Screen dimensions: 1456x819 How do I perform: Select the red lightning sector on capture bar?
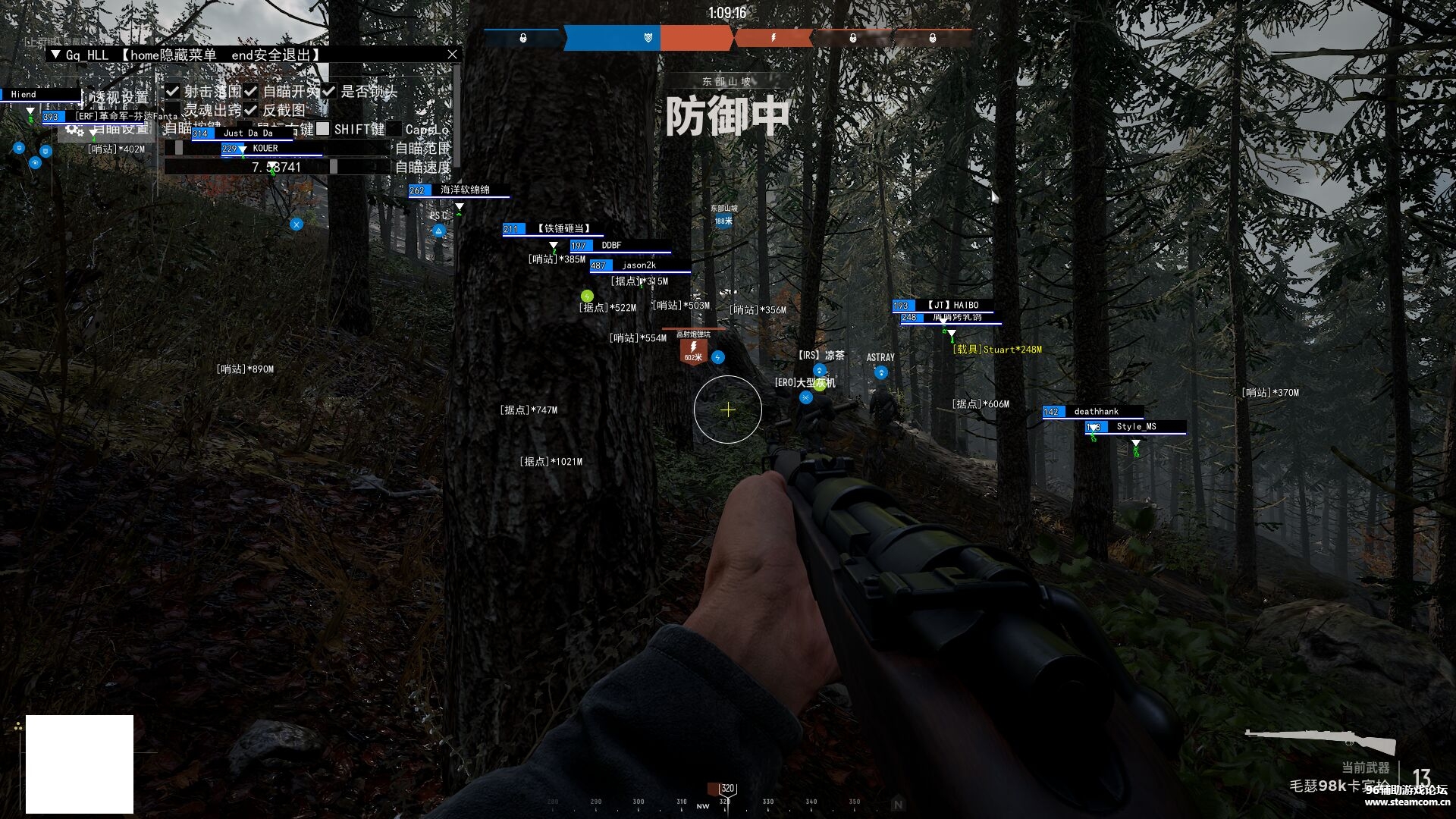773,37
